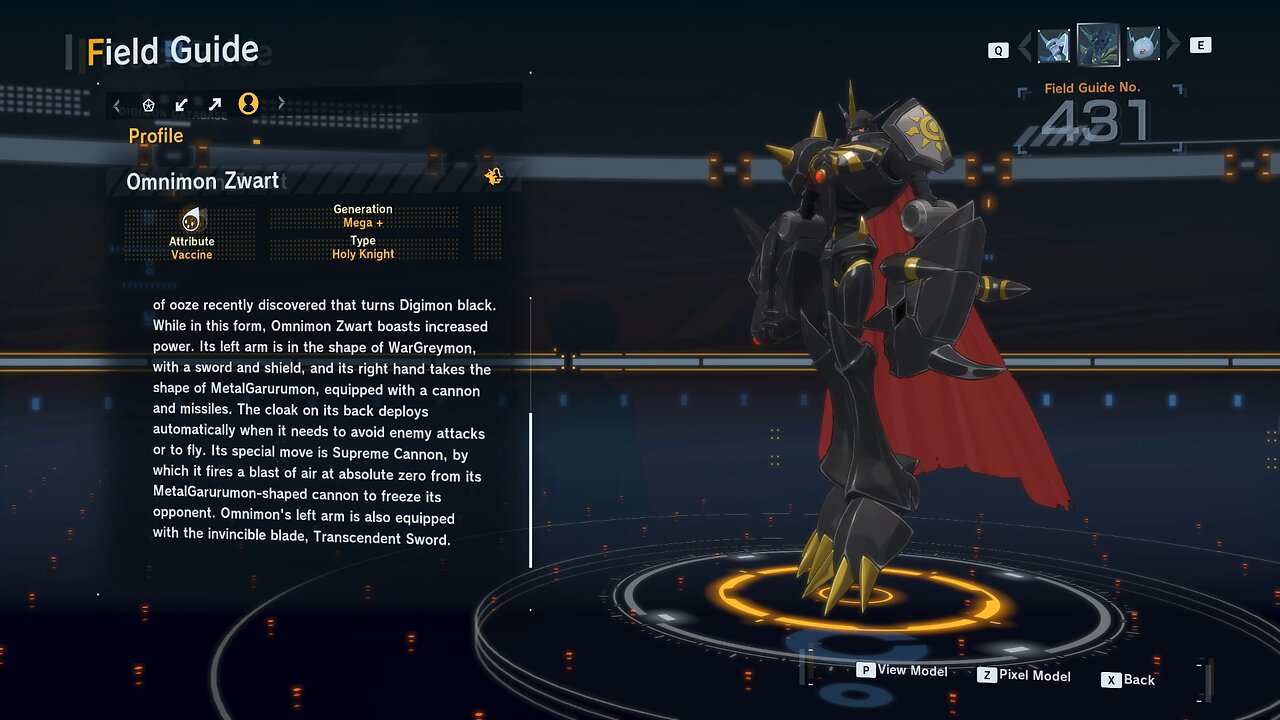This screenshot has width=1280, height=720.
Task: Select the centered Omnimon Zwart thumbnail
Action: pyautogui.click(x=1098, y=45)
